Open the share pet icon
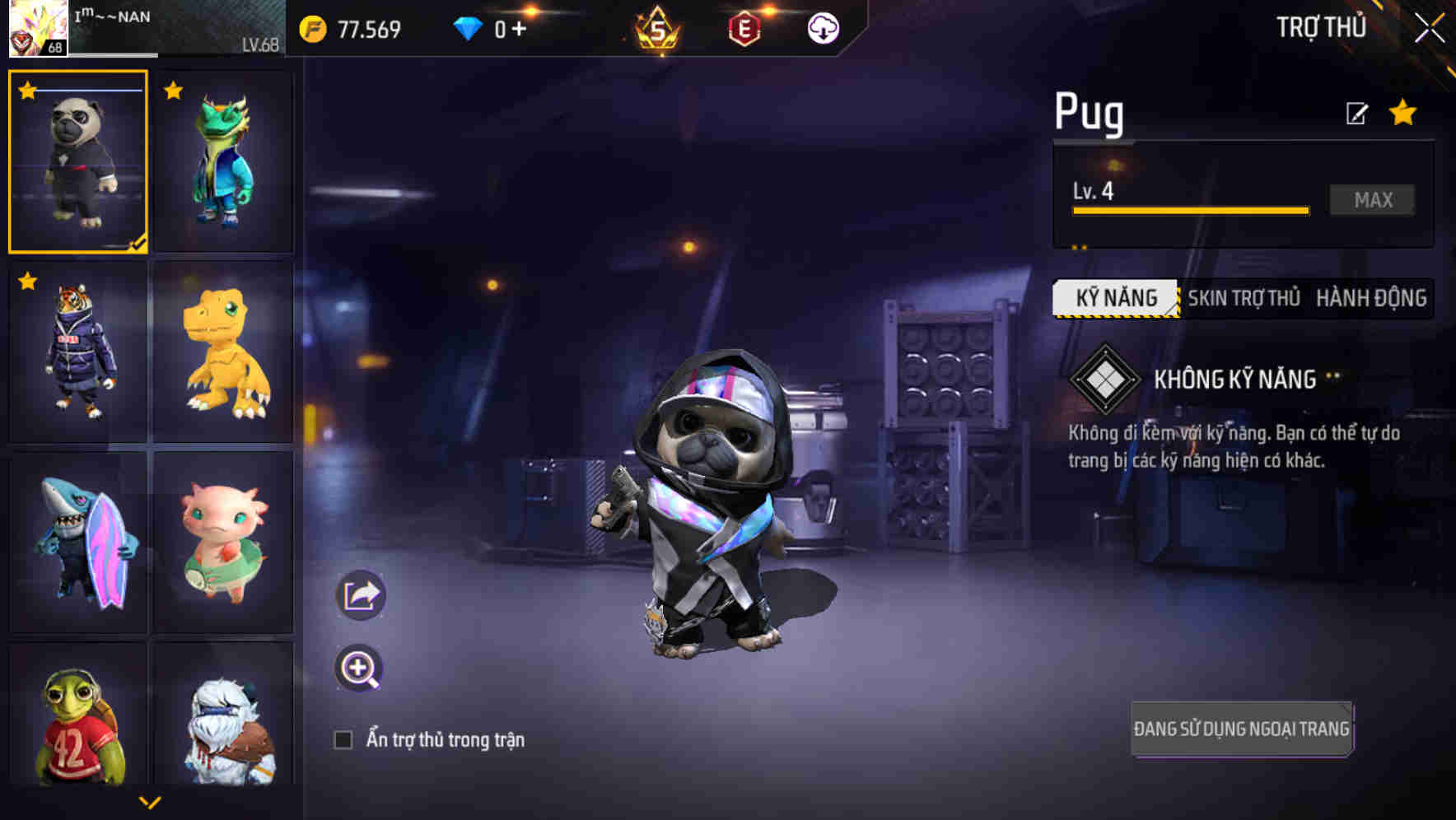 360,594
